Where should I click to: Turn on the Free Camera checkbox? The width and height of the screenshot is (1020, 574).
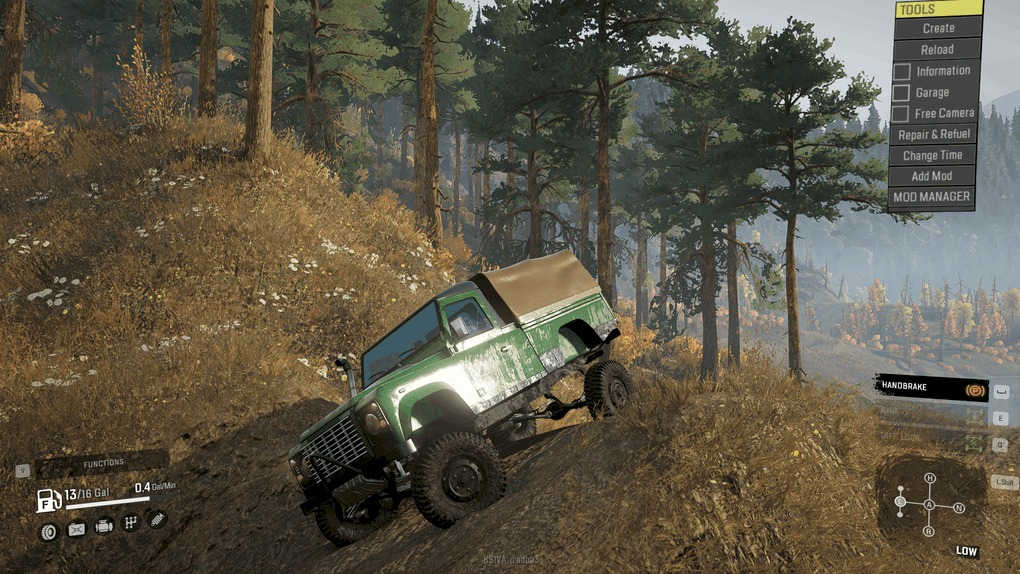tap(902, 113)
